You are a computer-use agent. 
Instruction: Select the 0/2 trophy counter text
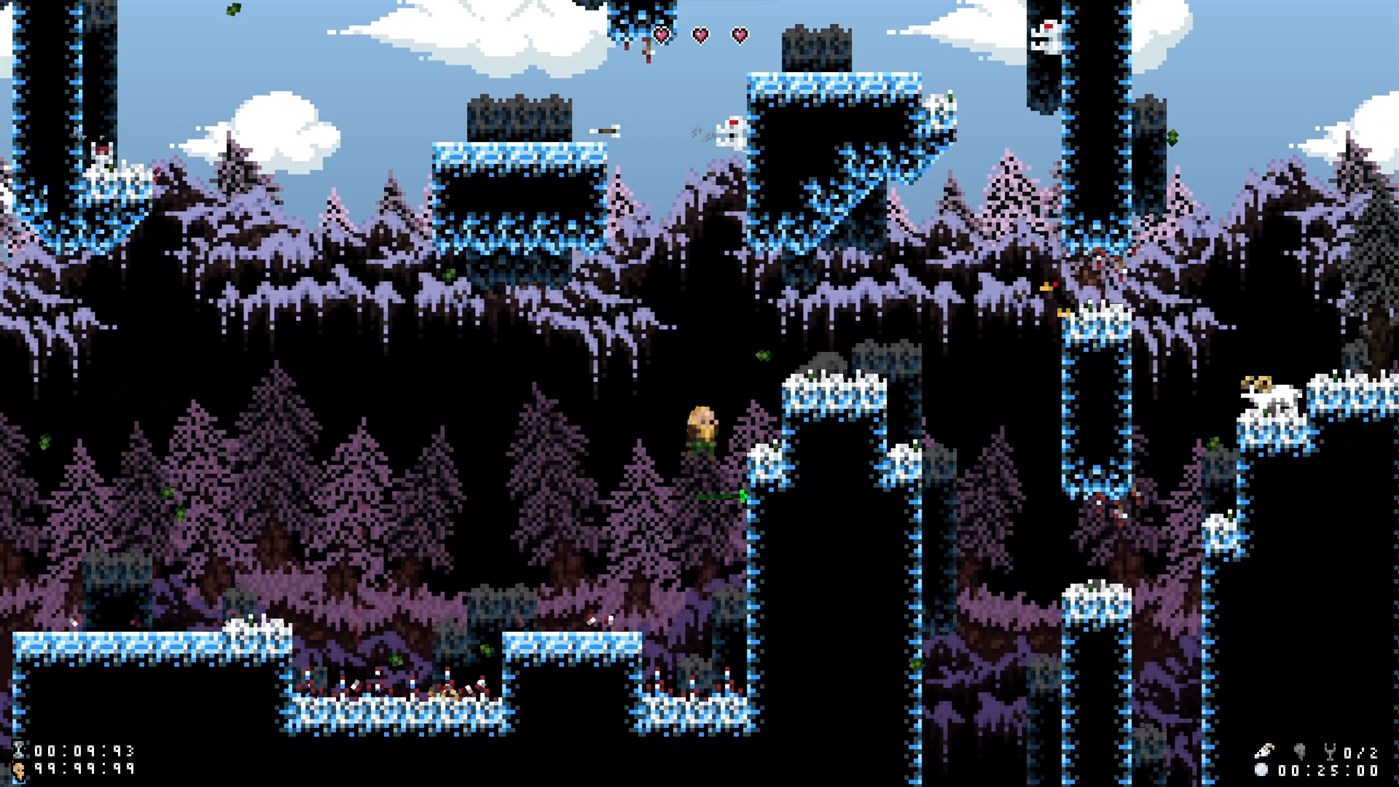(1362, 753)
